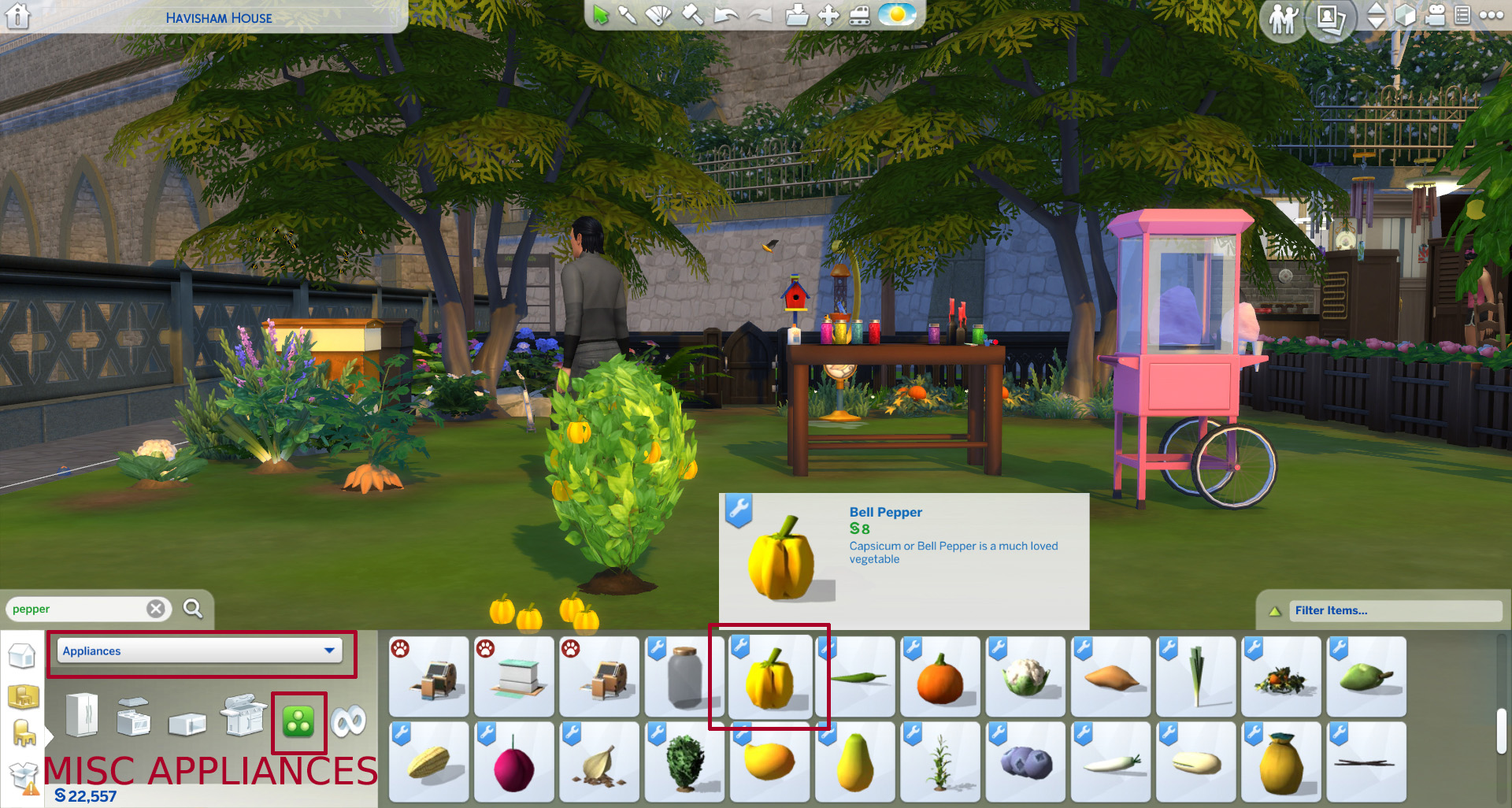Open the video camera capture tool
This screenshot has width=1512, height=808.
pyautogui.click(x=1435, y=16)
